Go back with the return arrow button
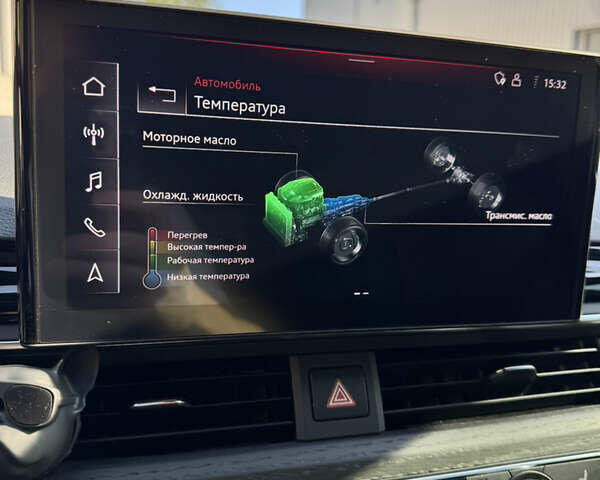Image resolution: width=600 pixels, height=480 pixels. coord(162,95)
